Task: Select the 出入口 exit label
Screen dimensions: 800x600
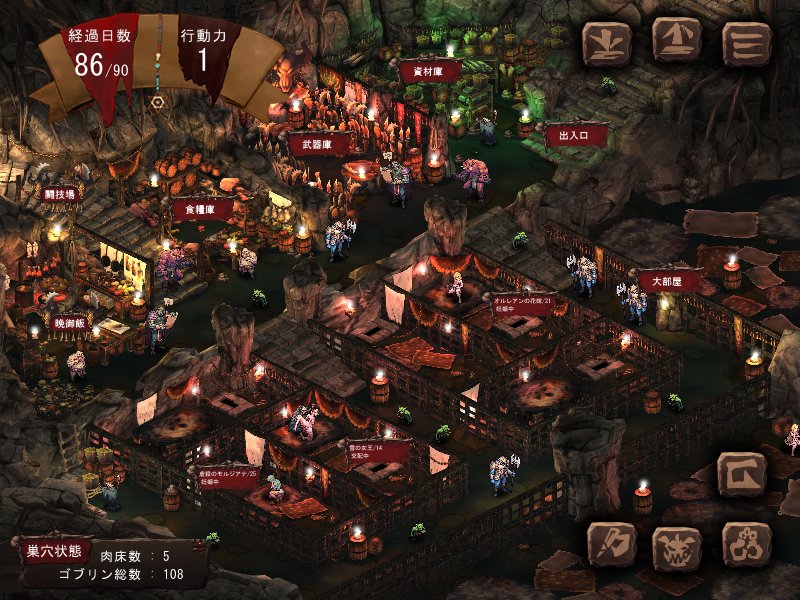Action: coord(573,133)
